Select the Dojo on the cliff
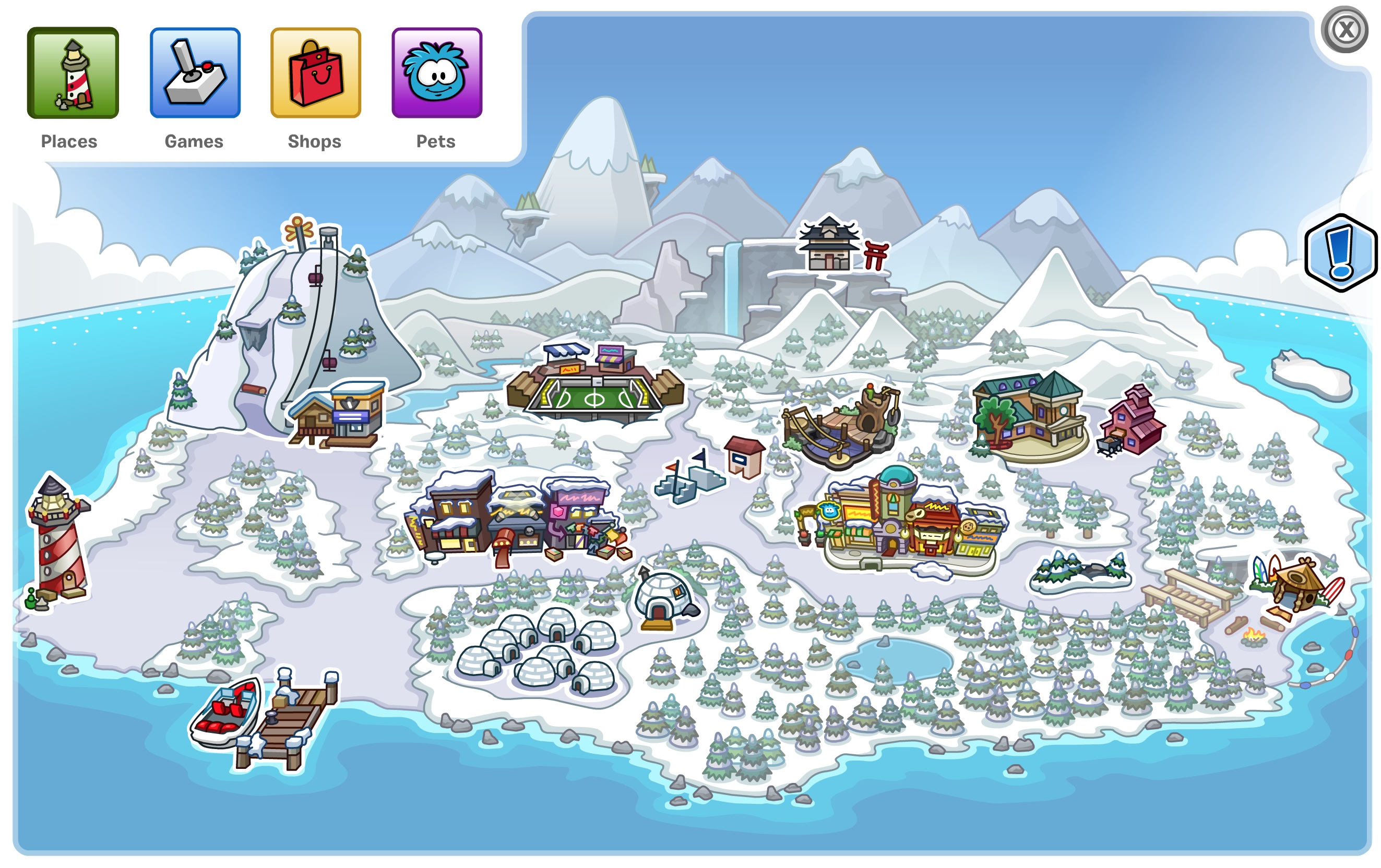The width and height of the screenshot is (1381, 868). 829,247
